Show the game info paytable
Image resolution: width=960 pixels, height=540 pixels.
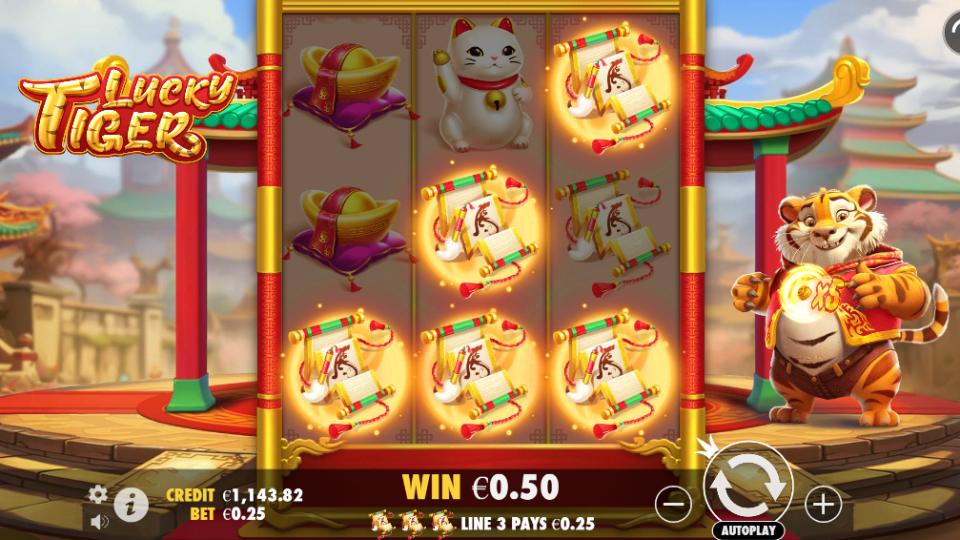coord(130,504)
